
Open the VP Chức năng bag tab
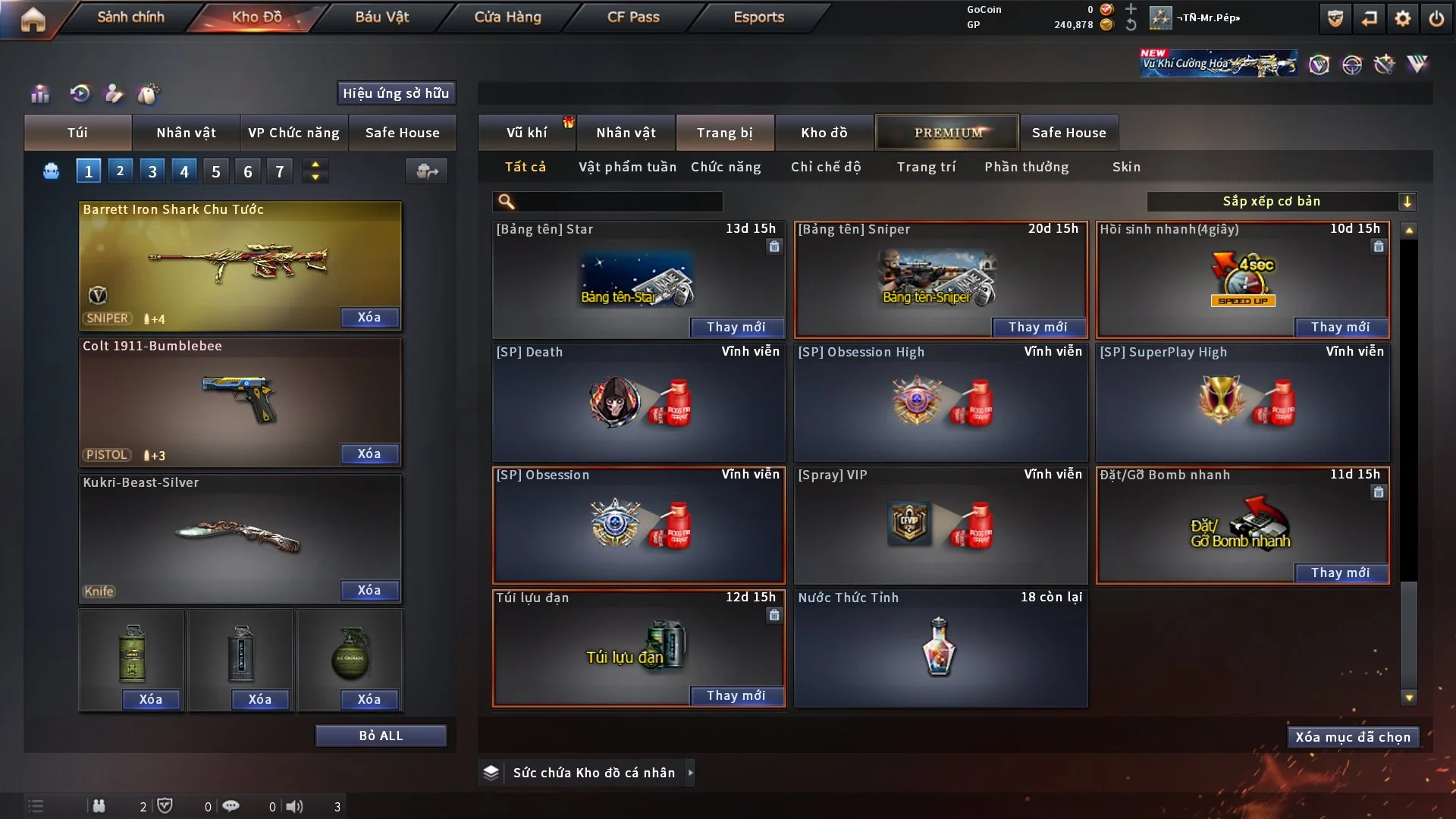(x=293, y=133)
